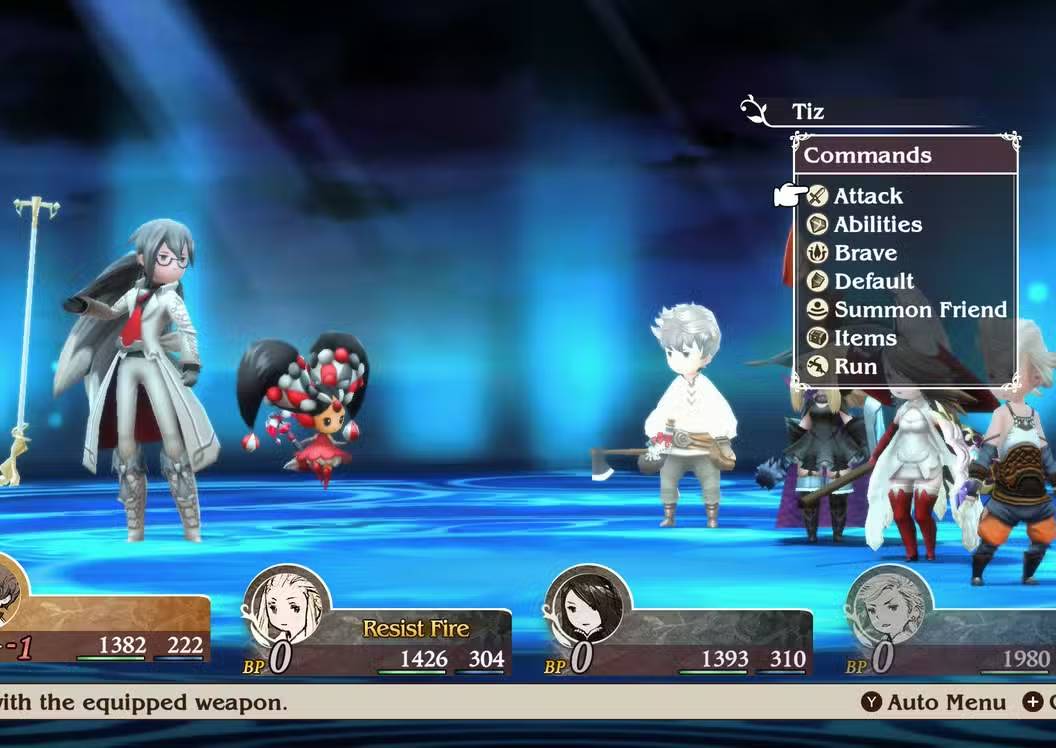This screenshot has width=1056, height=748.
Task: Open the Items command
Action: [x=864, y=338]
